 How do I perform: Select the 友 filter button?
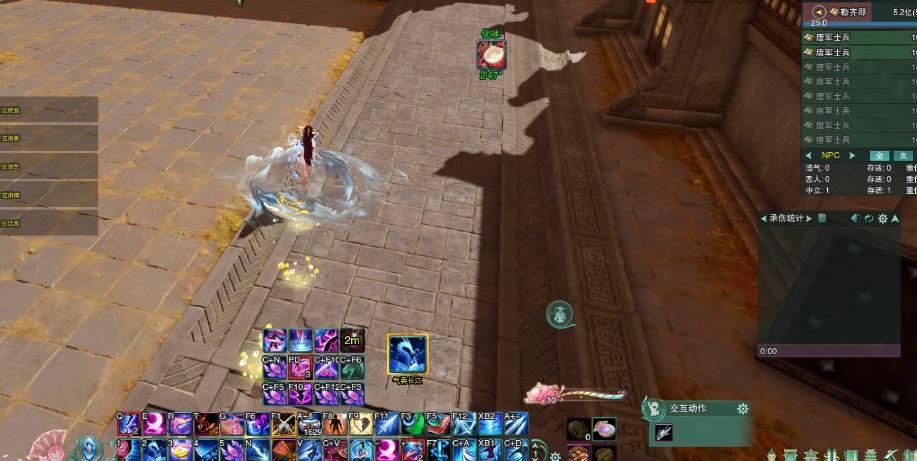903,156
